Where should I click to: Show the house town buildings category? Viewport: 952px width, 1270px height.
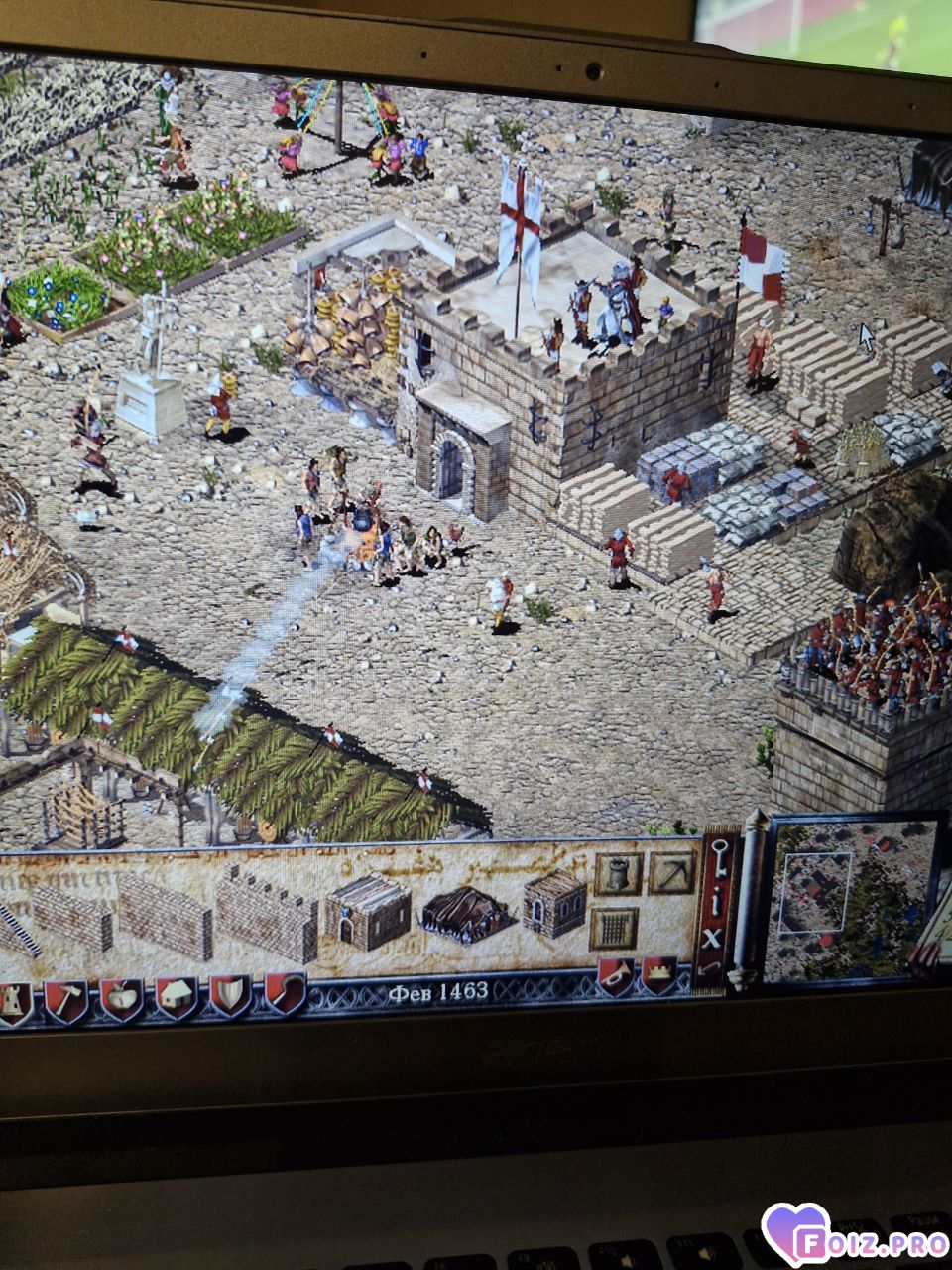click(x=176, y=998)
